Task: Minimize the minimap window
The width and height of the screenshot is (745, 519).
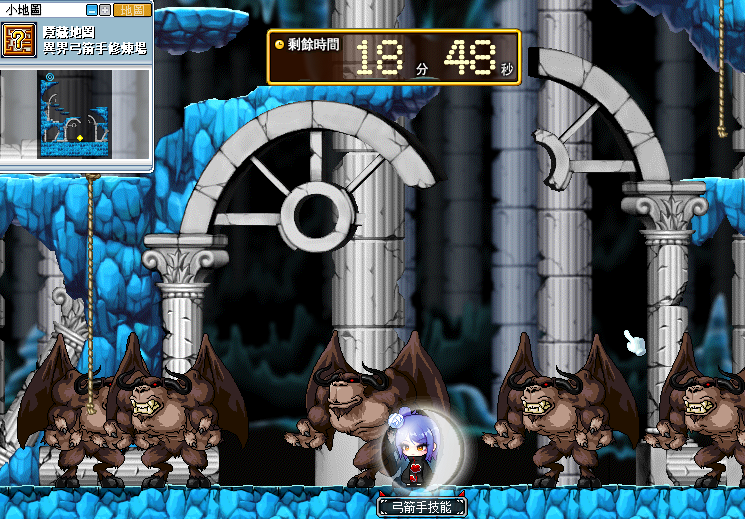Action: 93,10
